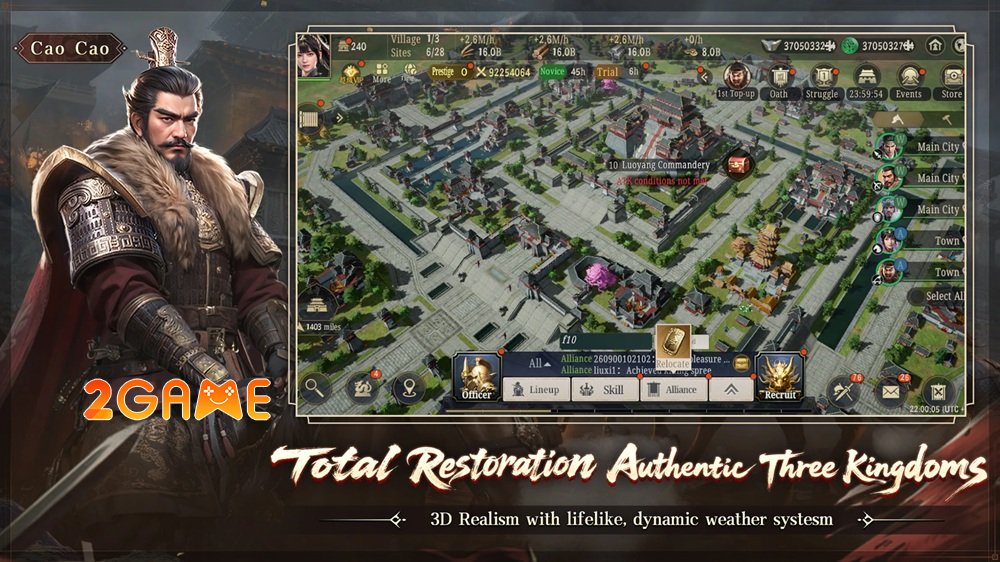Click the magnifying glass search icon

(315, 388)
